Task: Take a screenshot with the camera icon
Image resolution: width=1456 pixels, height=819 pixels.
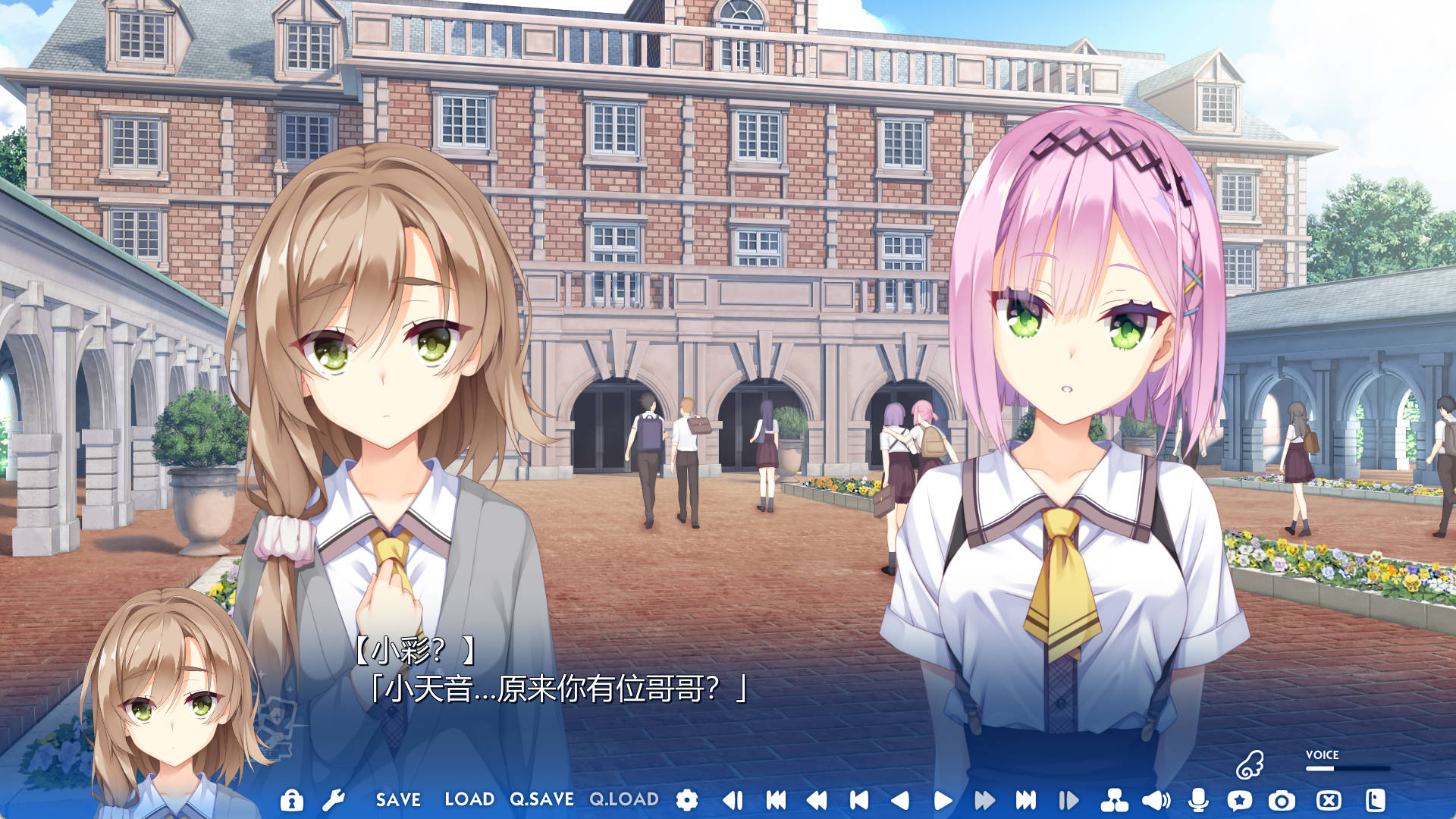Action: coord(1282,800)
